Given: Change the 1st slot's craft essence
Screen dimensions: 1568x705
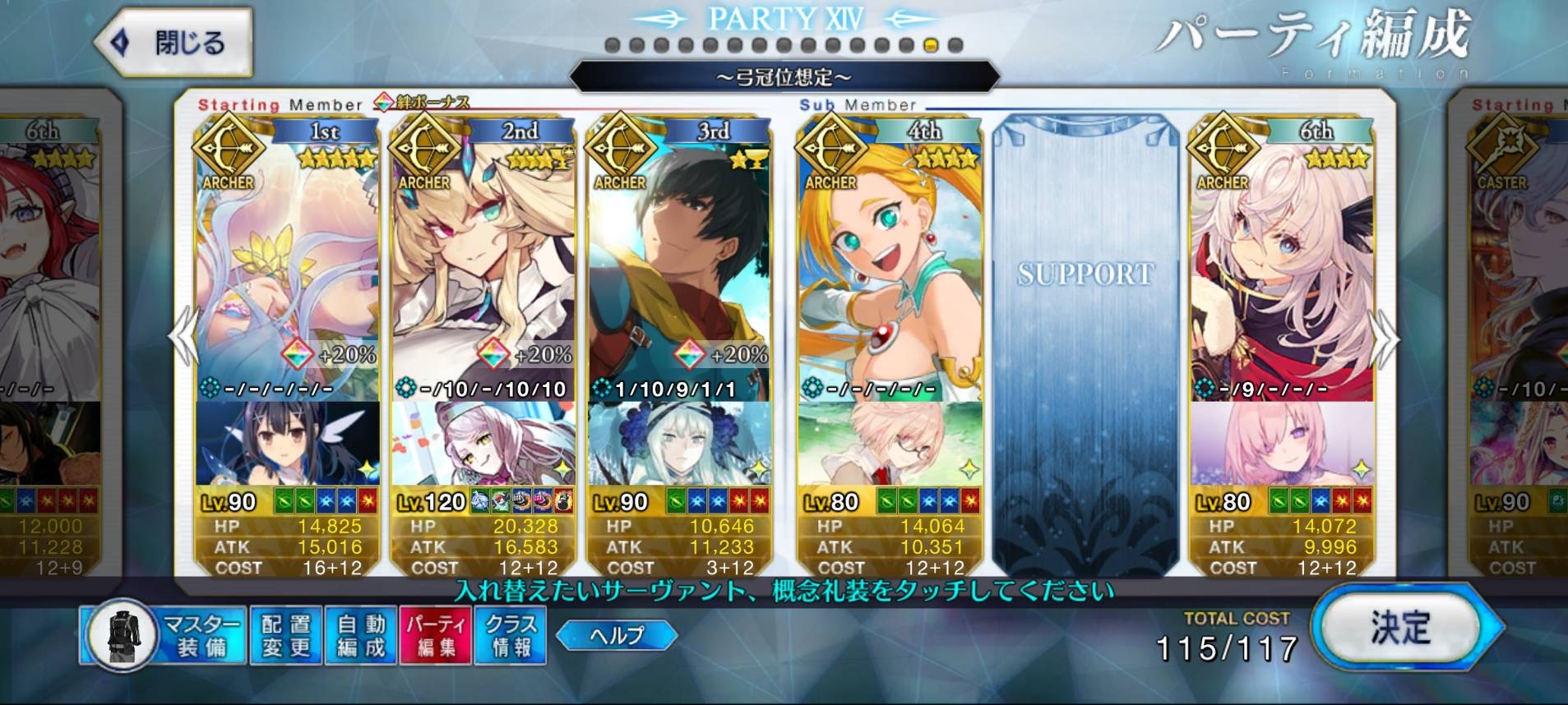Looking at the screenshot, I should 287,444.
